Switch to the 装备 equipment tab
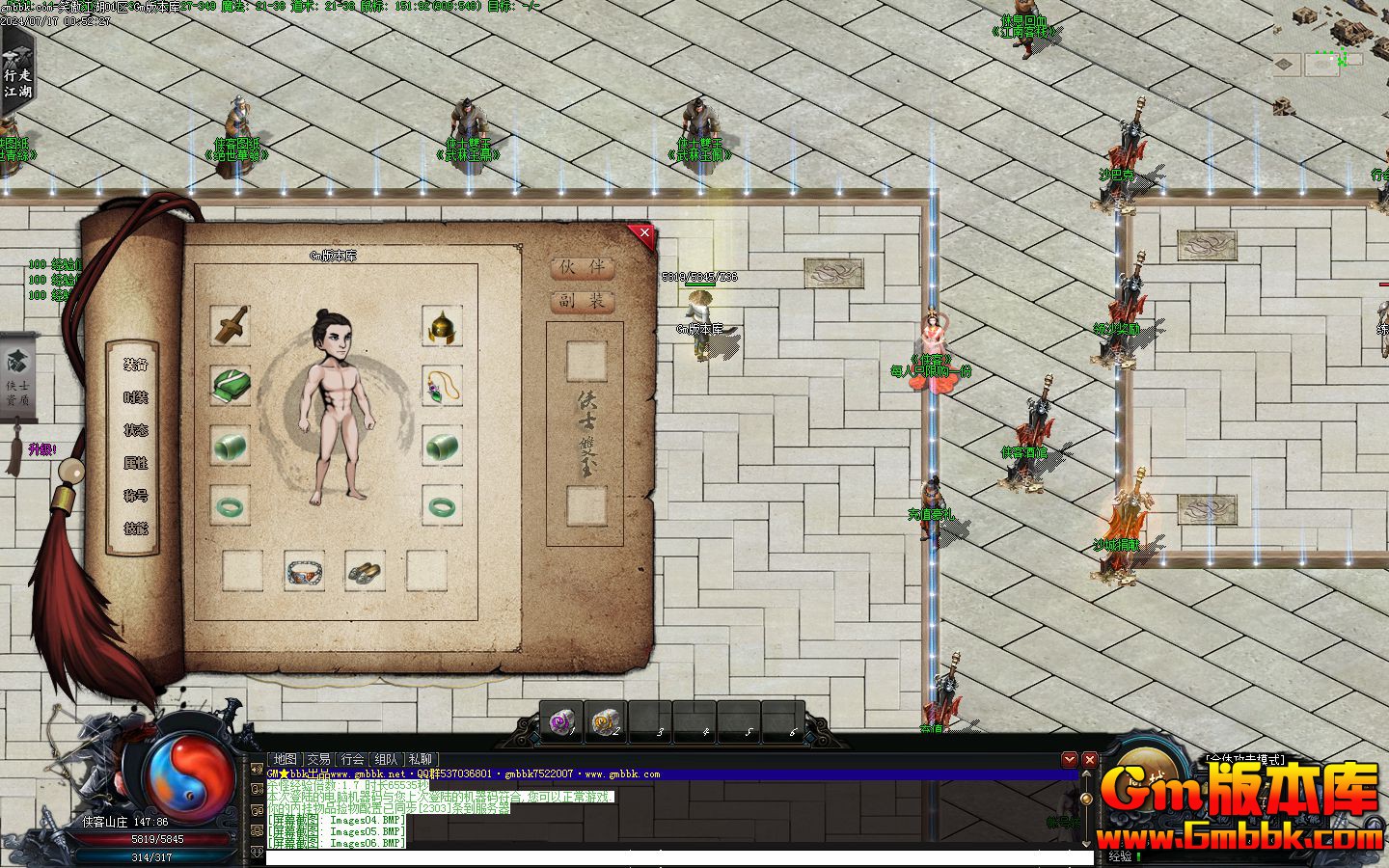The height and width of the screenshot is (868, 1389). 136,366
